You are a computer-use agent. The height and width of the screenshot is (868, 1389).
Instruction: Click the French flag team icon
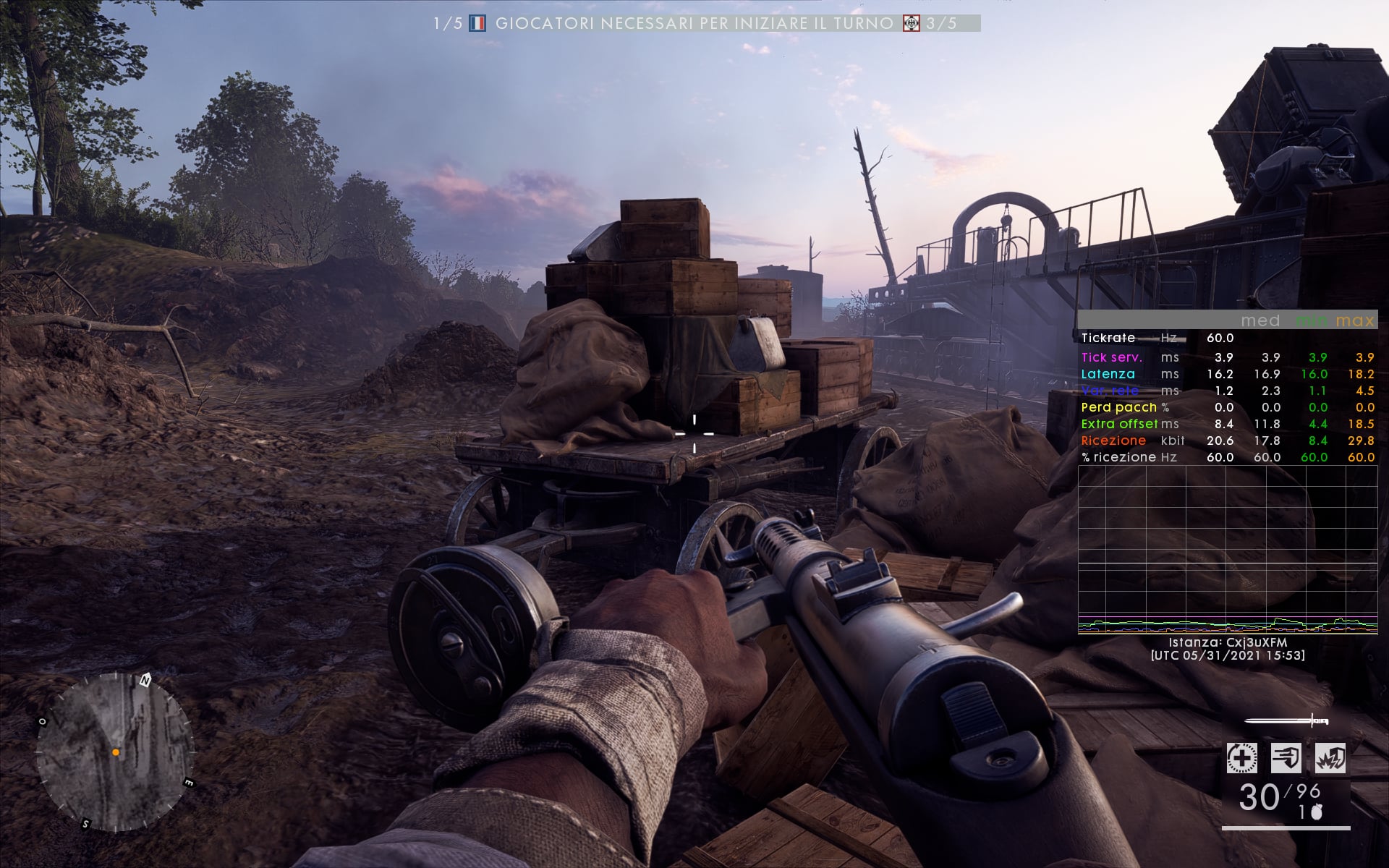point(477,24)
